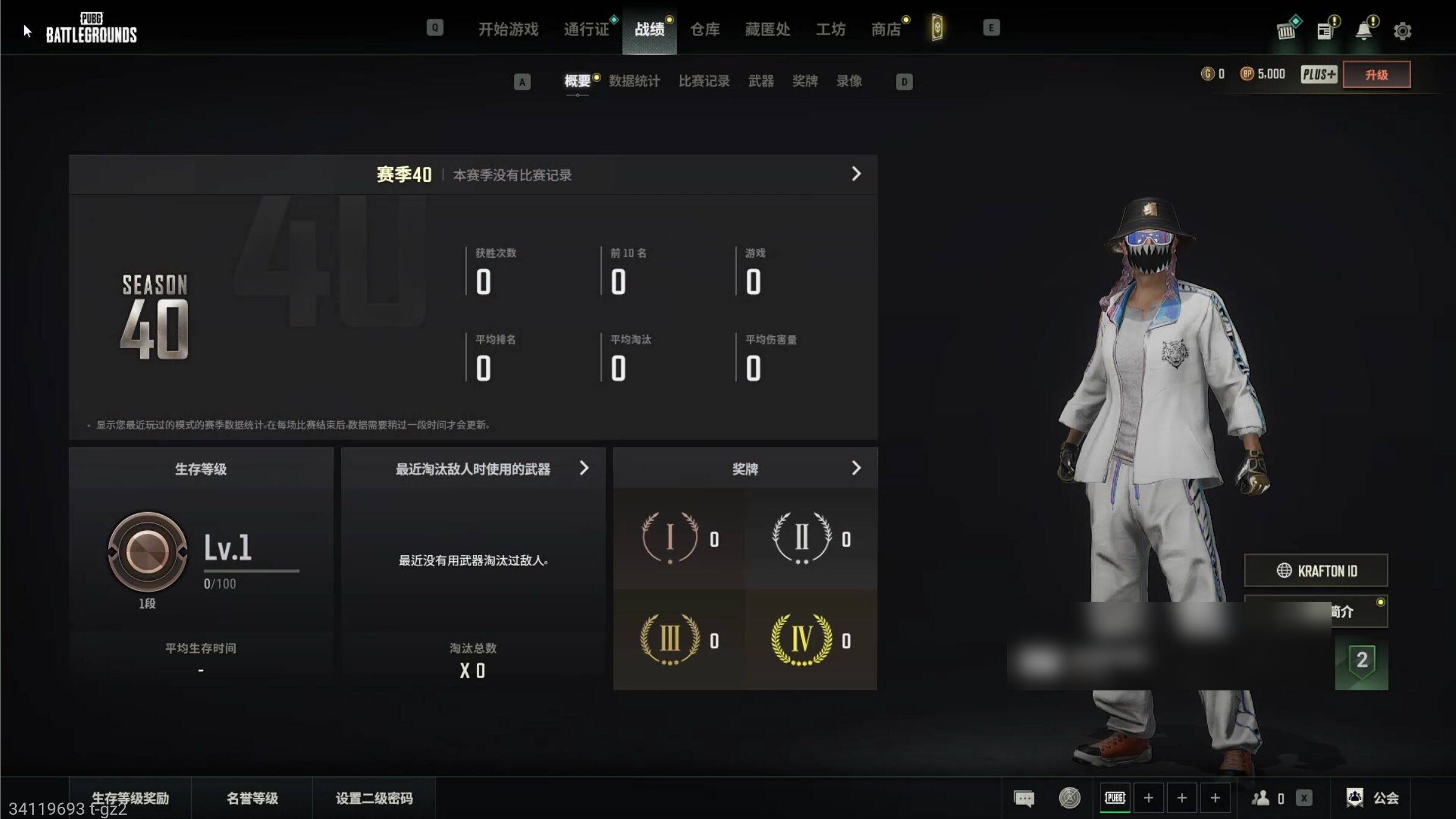The width and height of the screenshot is (1456, 819).
Task: Select the 藏匿处 menu entry
Action: pos(767,29)
